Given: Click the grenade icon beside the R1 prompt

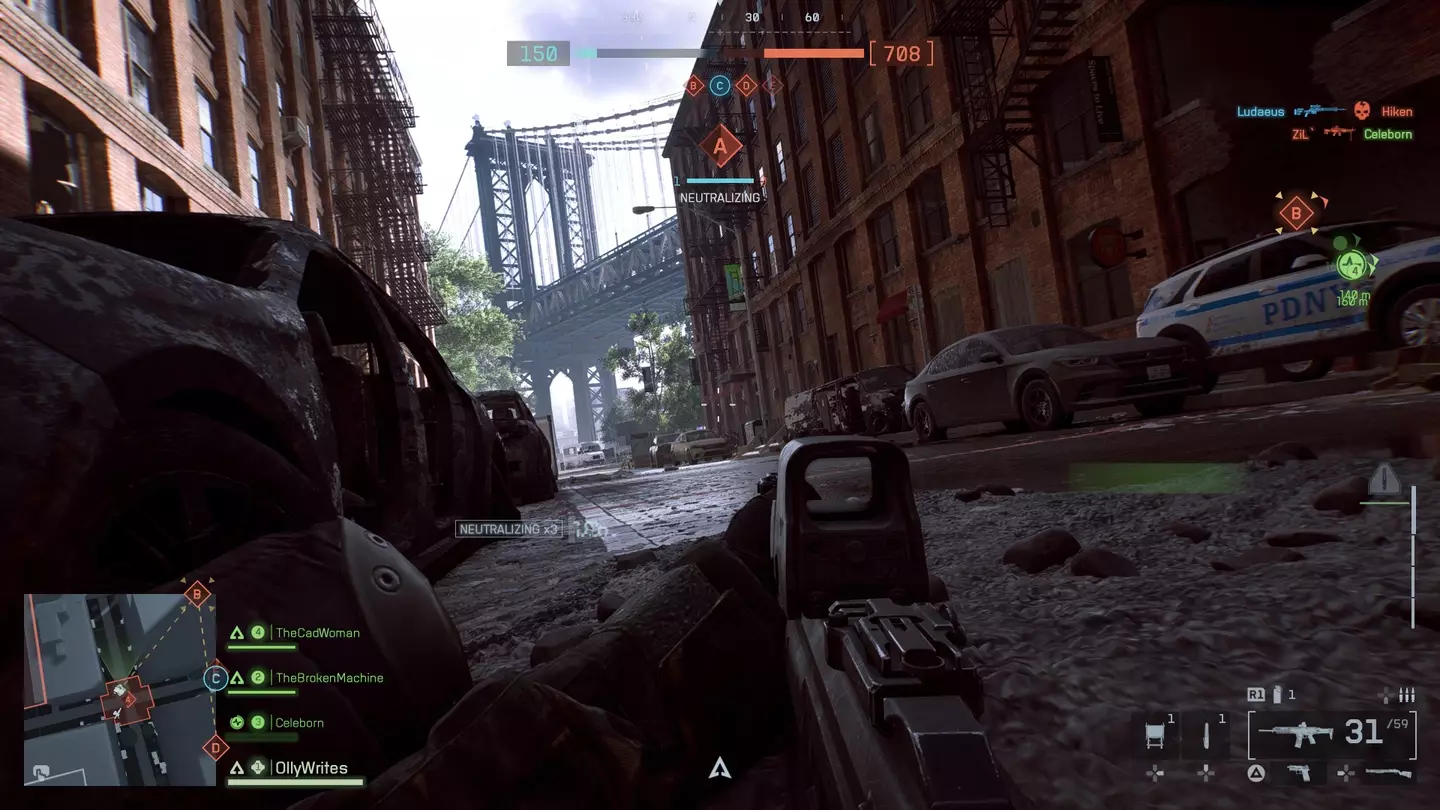Looking at the screenshot, I should [x=1277, y=694].
